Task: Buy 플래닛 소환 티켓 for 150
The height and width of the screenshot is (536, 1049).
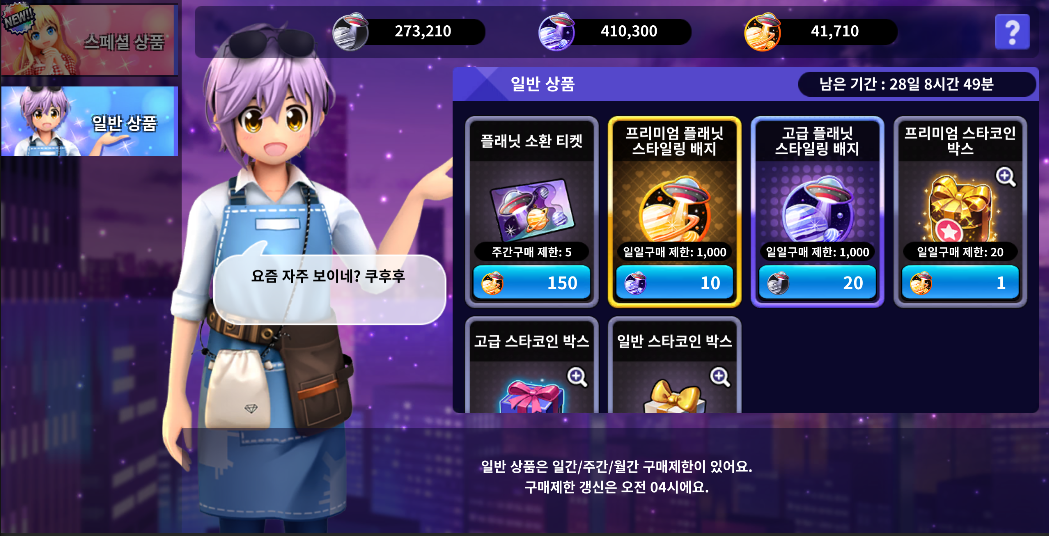Action: (530, 283)
